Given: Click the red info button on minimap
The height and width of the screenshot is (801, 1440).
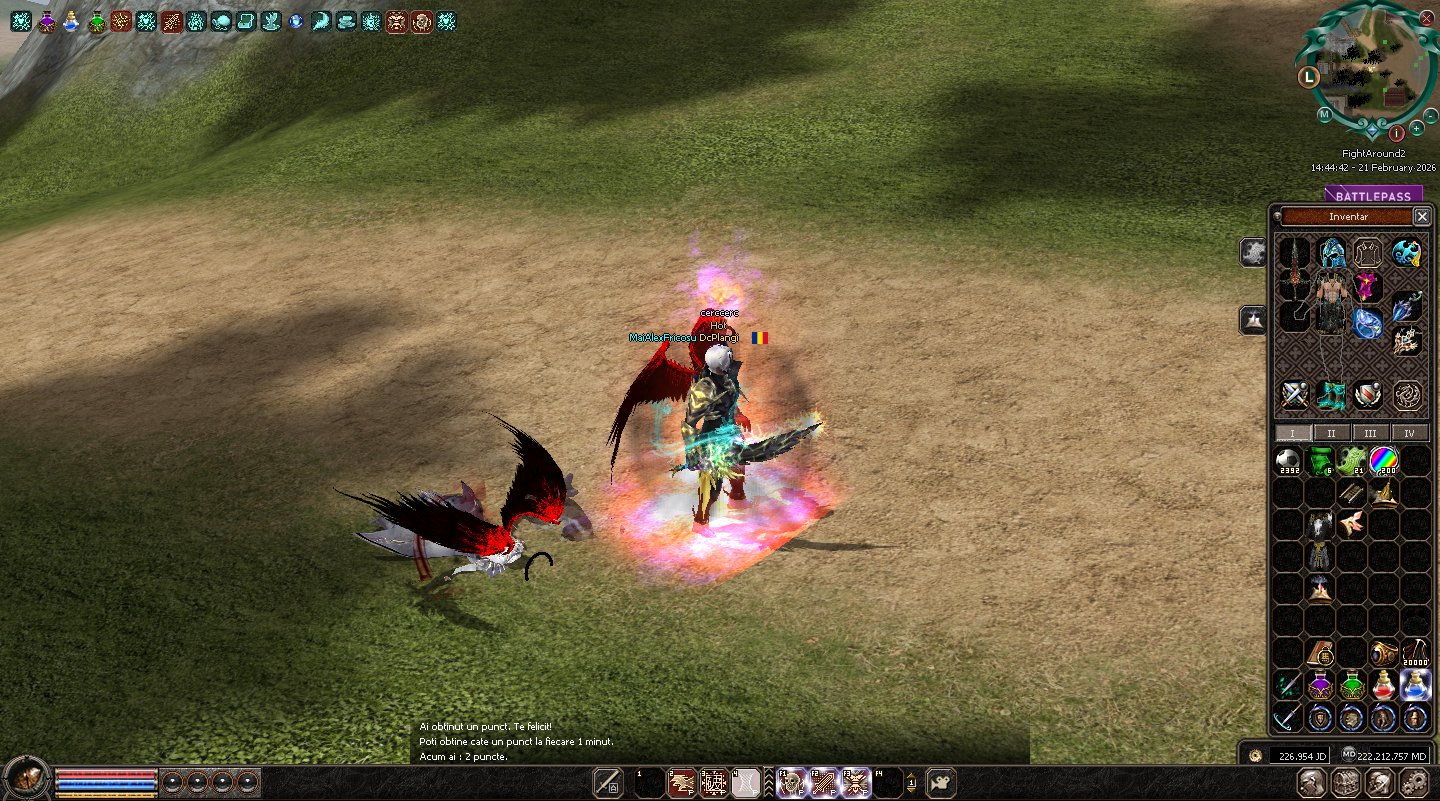Looking at the screenshot, I should [1397, 133].
